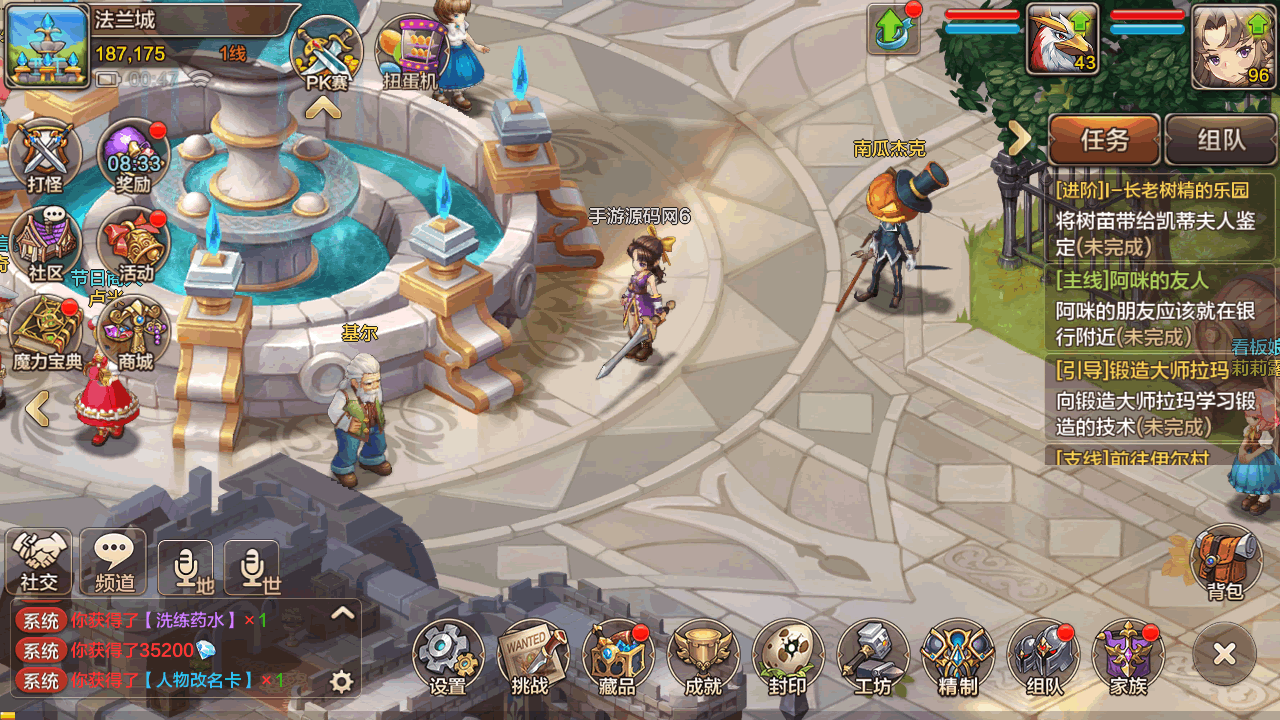Close the bottom menu with the X button
Image resolution: width=1280 pixels, height=720 pixels.
pyautogui.click(x=1224, y=654)
